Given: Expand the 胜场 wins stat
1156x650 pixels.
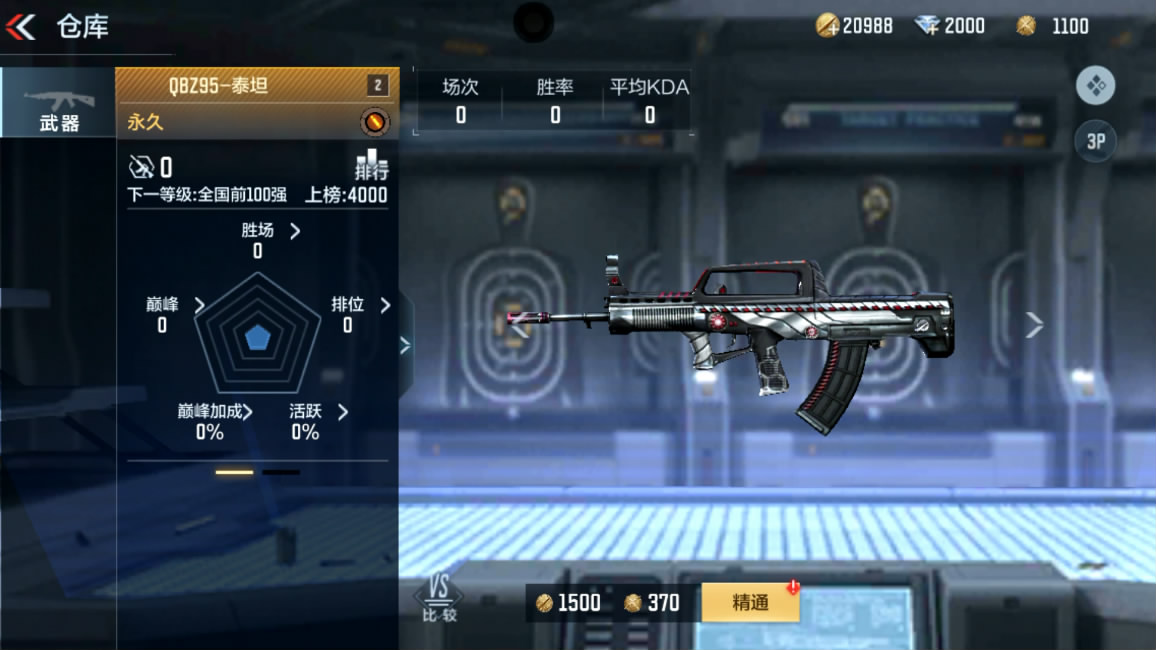Looking at the screenshot, I should click(294, 231).
